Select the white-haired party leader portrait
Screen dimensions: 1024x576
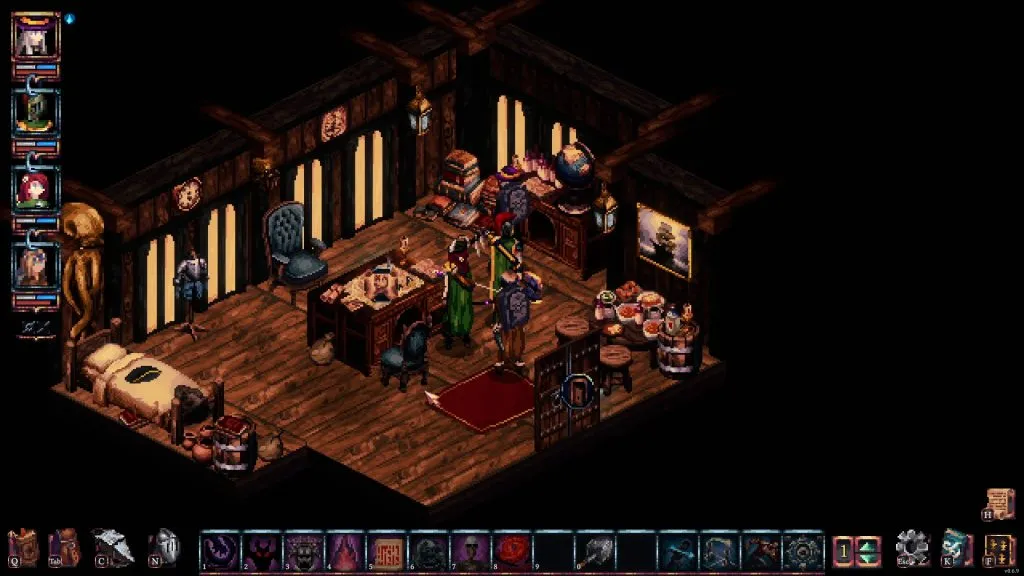pyautogui.click(x=36, y=36)
